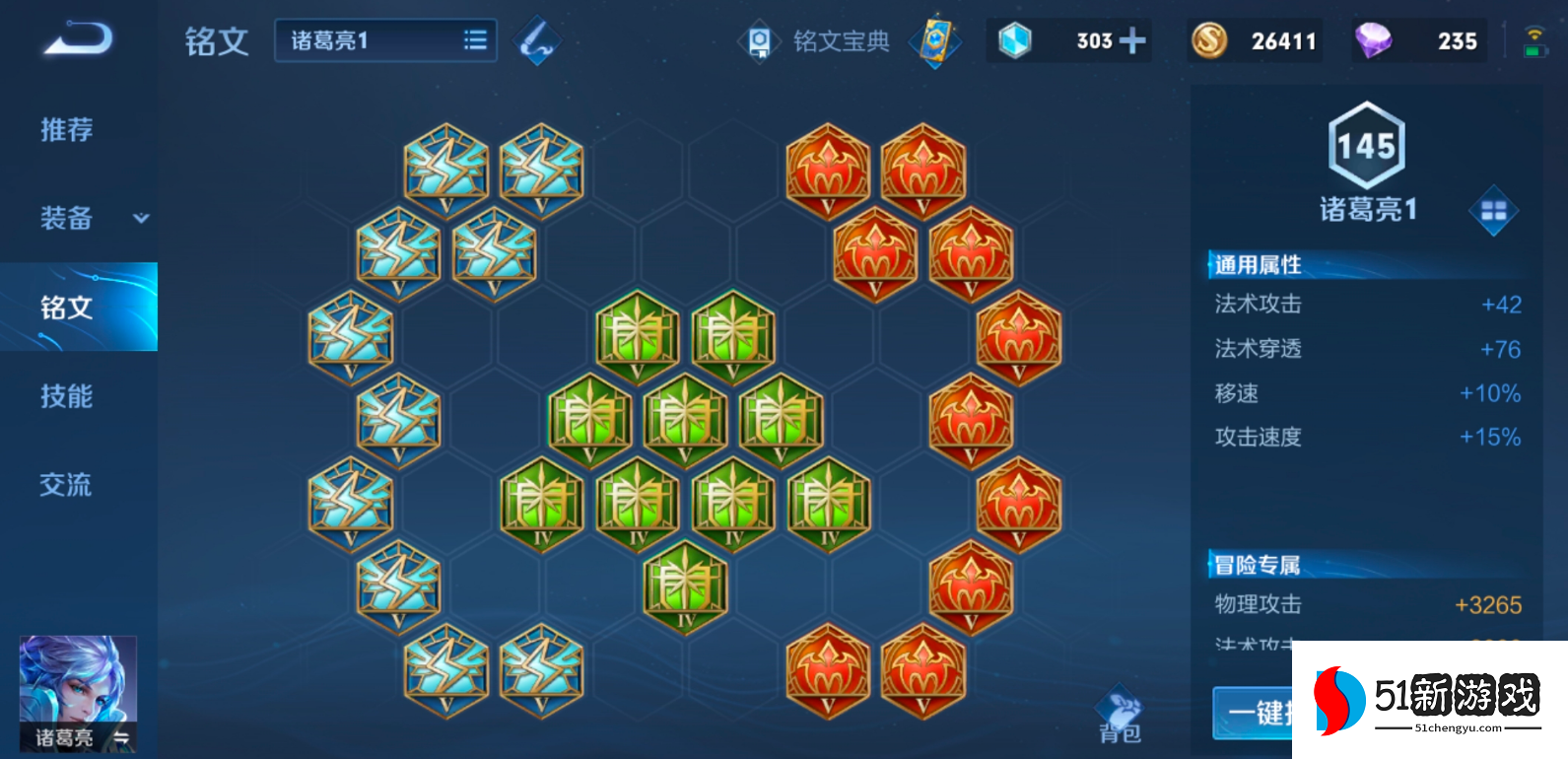Add more rune fragments with plus button

tap(1133, 40)
